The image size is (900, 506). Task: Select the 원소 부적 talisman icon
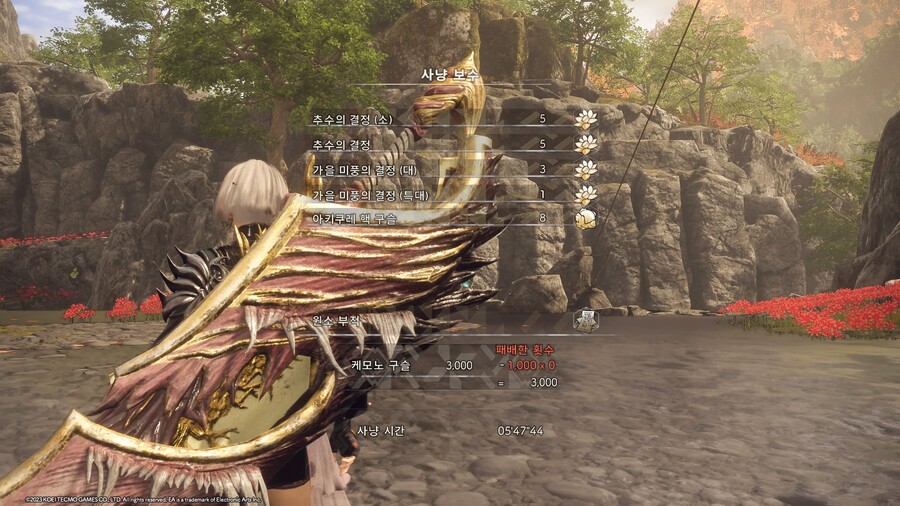pos(585,321)
